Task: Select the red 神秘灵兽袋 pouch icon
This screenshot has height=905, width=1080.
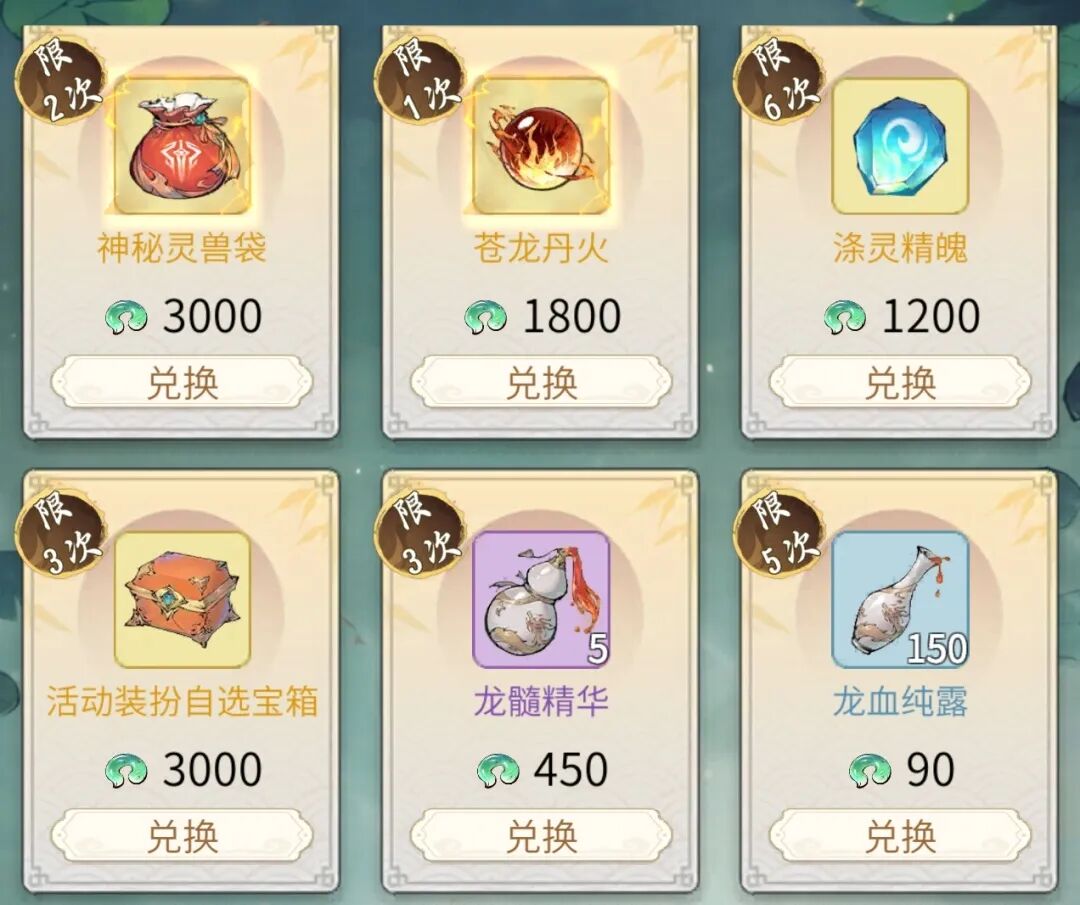Action: click(x=181, y=146)
